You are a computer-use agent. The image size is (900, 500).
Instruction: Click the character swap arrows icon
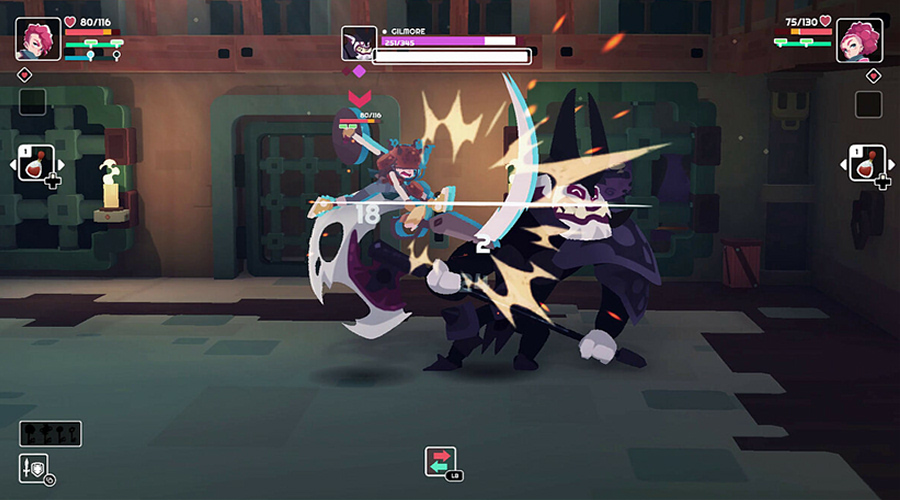(440, 461)
